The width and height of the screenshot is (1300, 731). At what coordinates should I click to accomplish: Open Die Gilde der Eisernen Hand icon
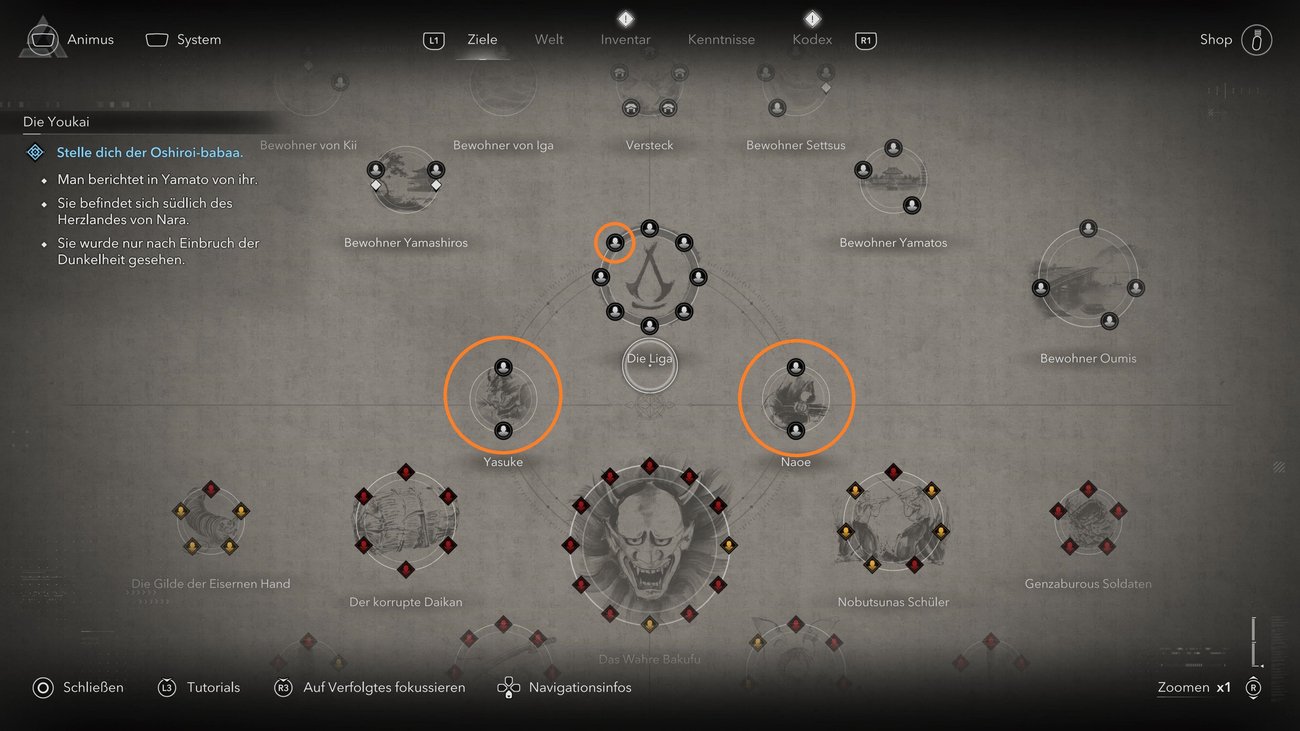(210, 520)
